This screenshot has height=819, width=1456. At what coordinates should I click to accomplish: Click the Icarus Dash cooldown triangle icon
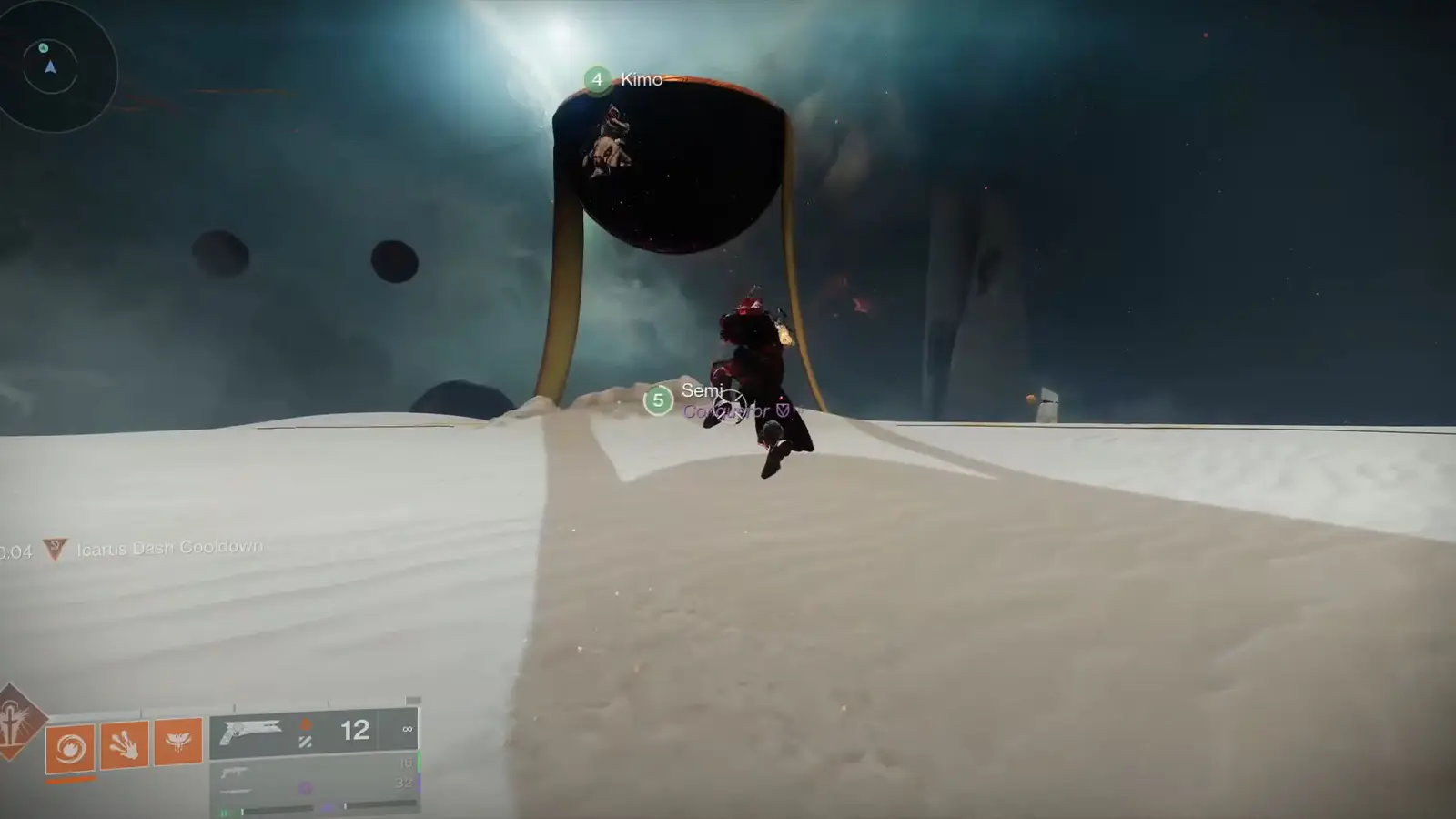[x=54, y=548]
